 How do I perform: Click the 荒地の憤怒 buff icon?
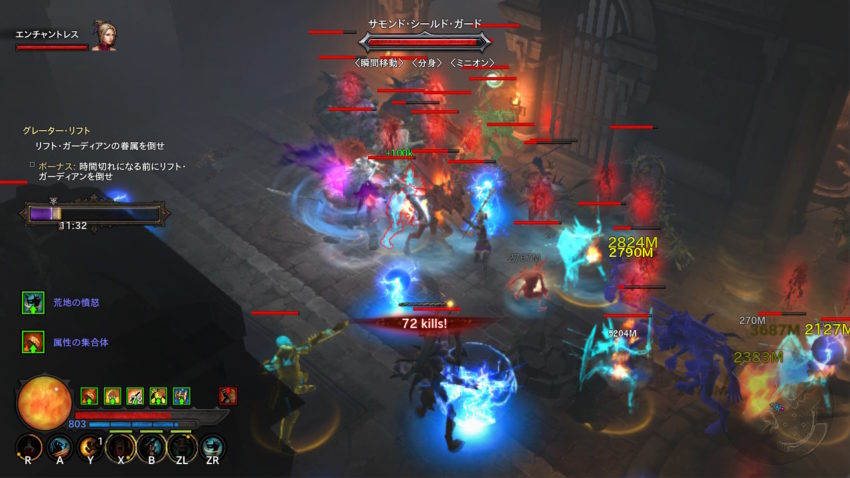tap(34, 302)
